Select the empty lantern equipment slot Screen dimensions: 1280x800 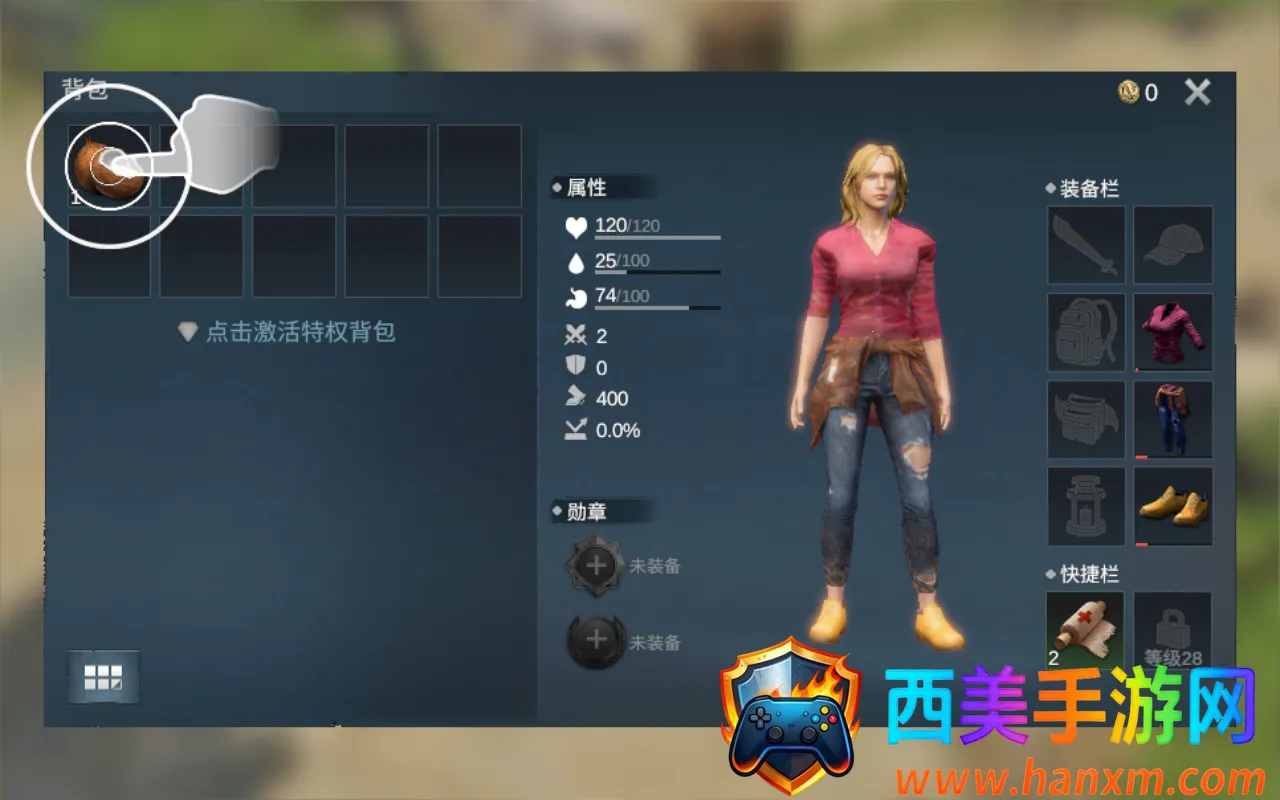tap(1086, 507)
